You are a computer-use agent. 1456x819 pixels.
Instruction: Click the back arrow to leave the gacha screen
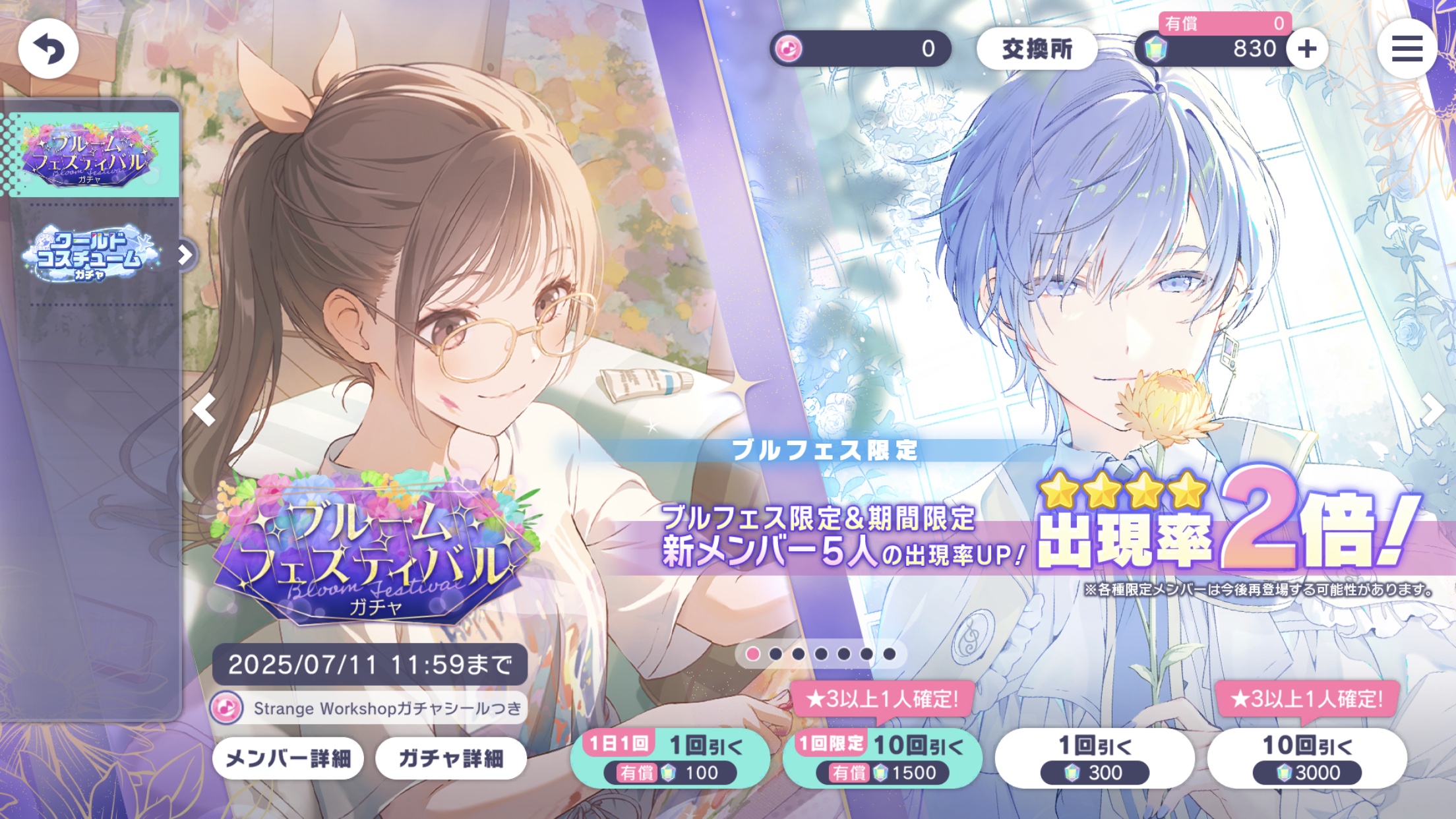[x=48, y=48]
